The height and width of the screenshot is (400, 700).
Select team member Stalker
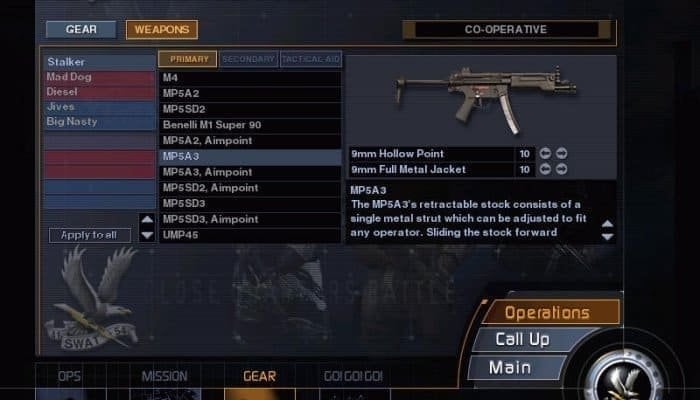98,62
